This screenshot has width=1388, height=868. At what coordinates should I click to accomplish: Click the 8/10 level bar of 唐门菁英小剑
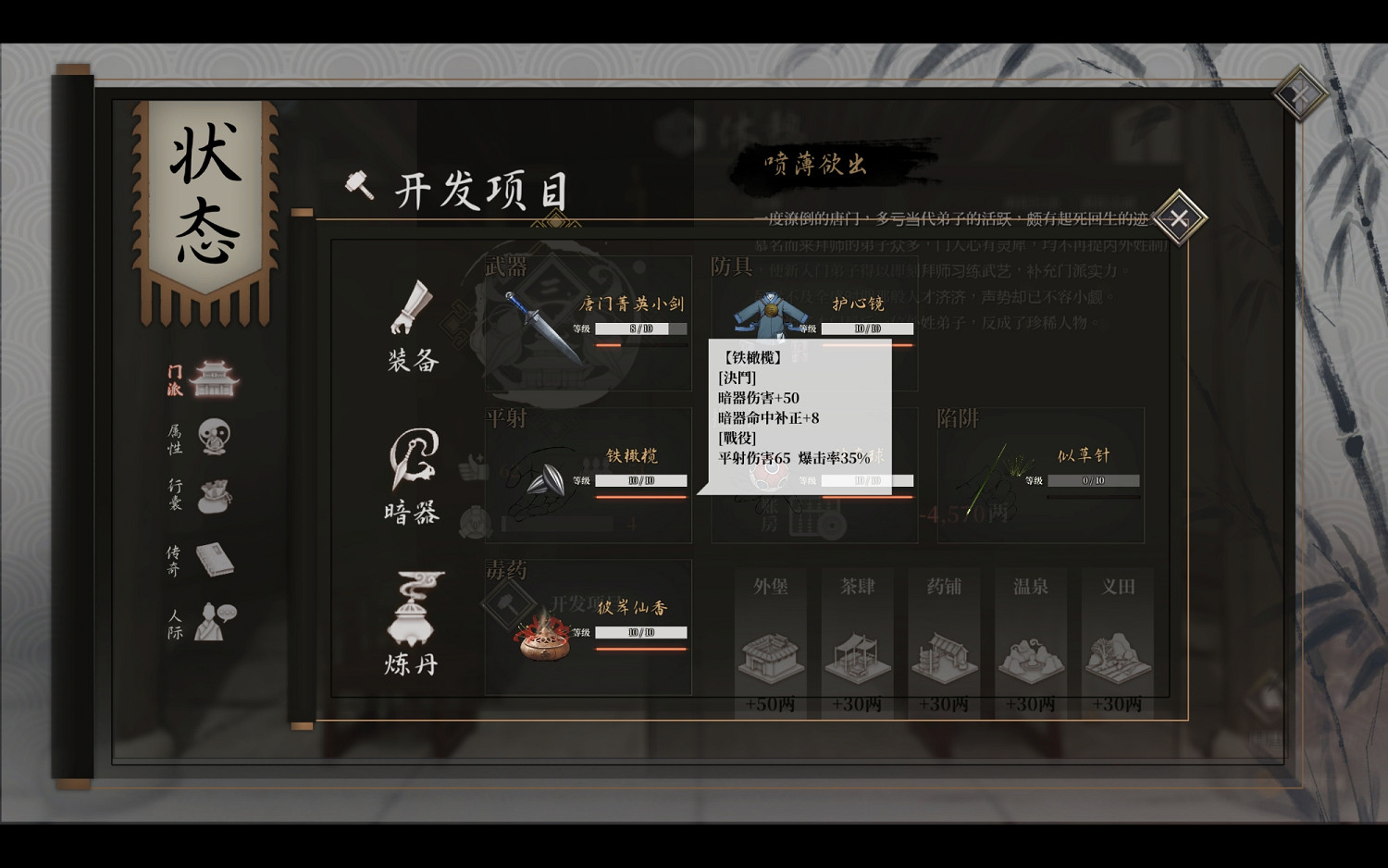(x=640, y=328)
